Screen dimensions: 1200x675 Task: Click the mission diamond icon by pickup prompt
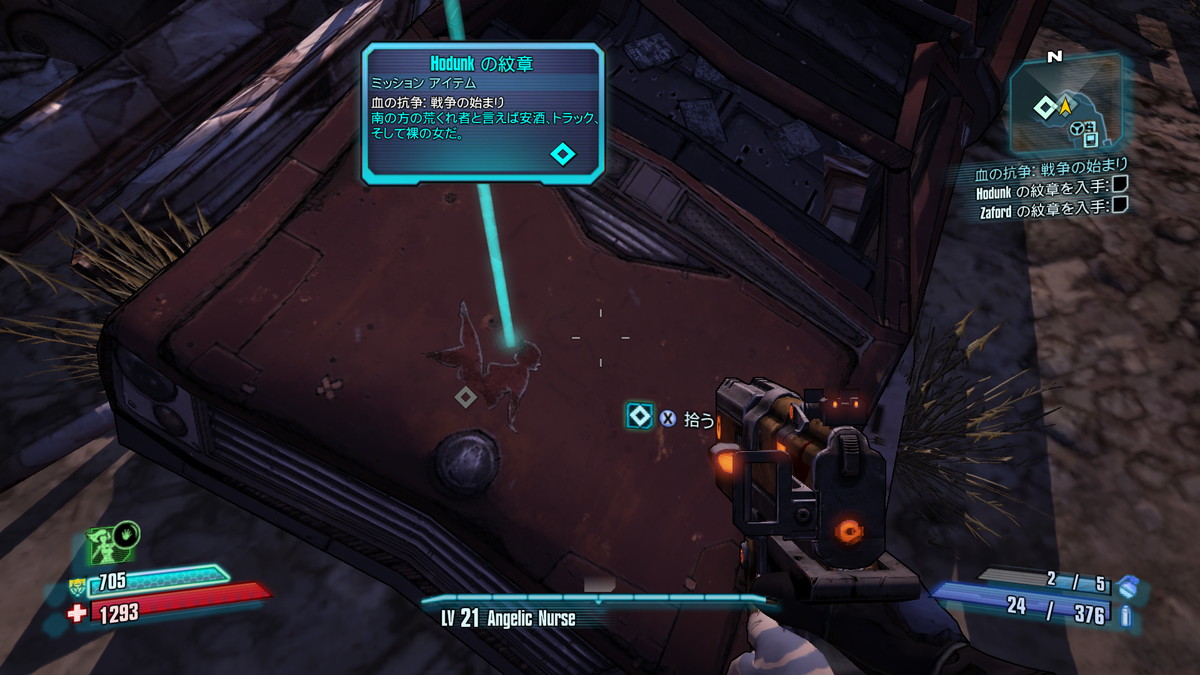tap(639, 417)
